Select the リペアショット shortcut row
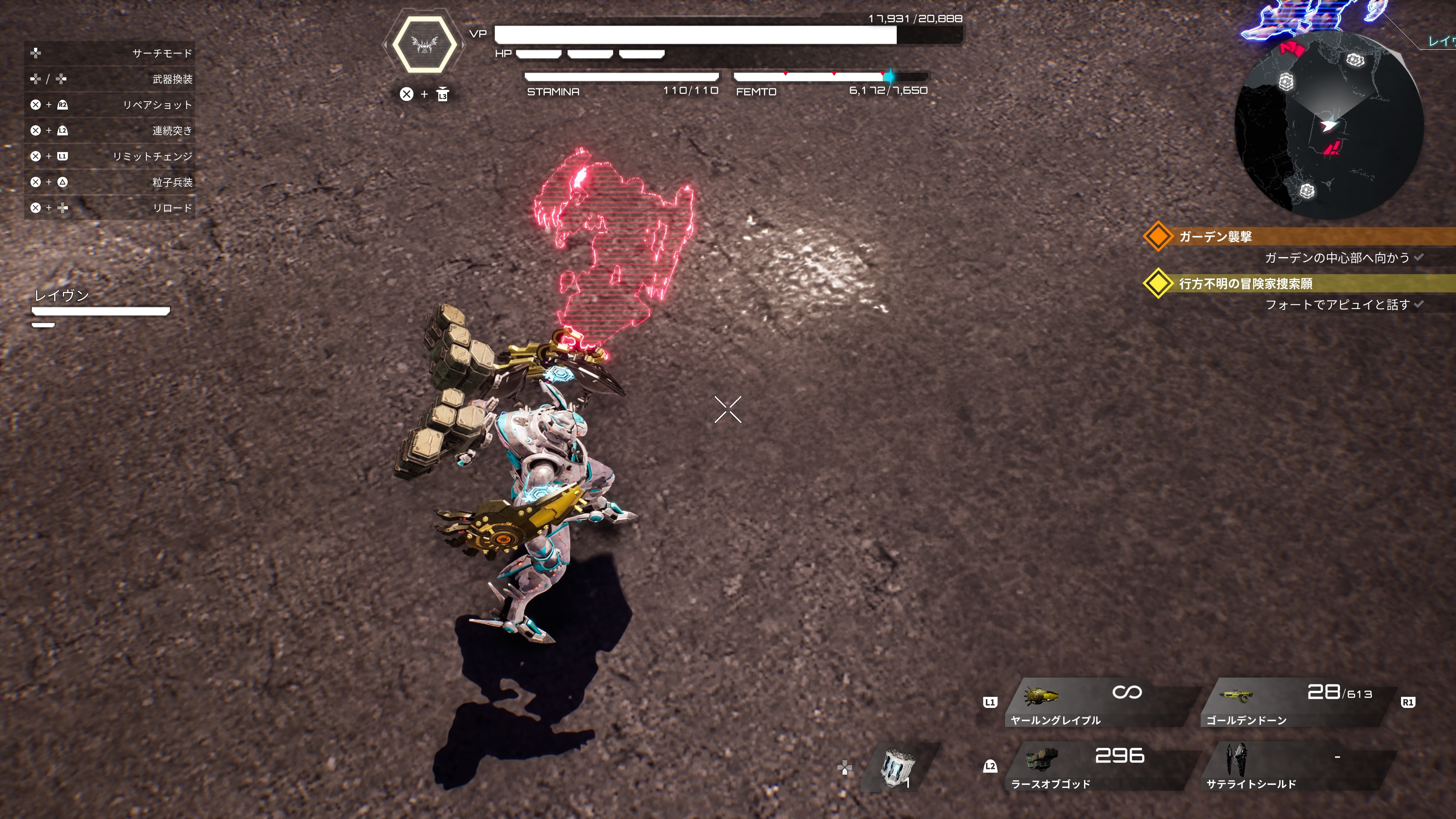This screenshot has width=1456, height=819. 110,105
